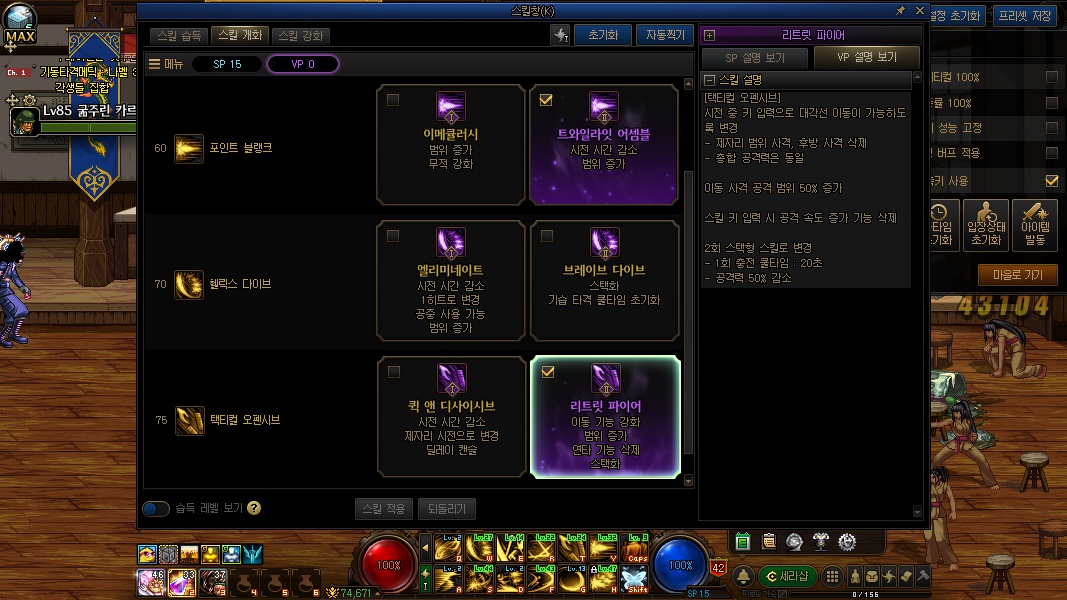
Task: Activate the 자동찍기 auto-assign button
Action: pos(664,35)
